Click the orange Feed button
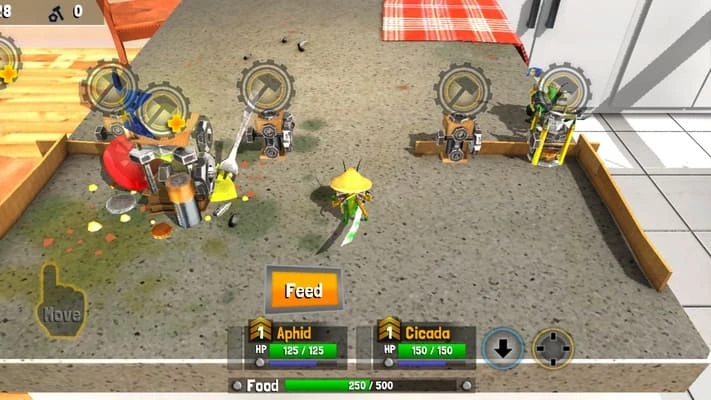Viewport: 711px width, 400px height. click(x=303, y=291)
